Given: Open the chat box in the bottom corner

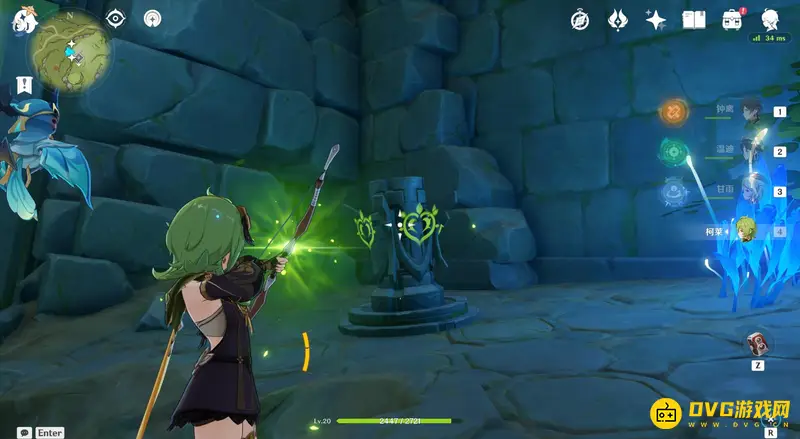Looking at the screenshot, I should coord(23,432).
